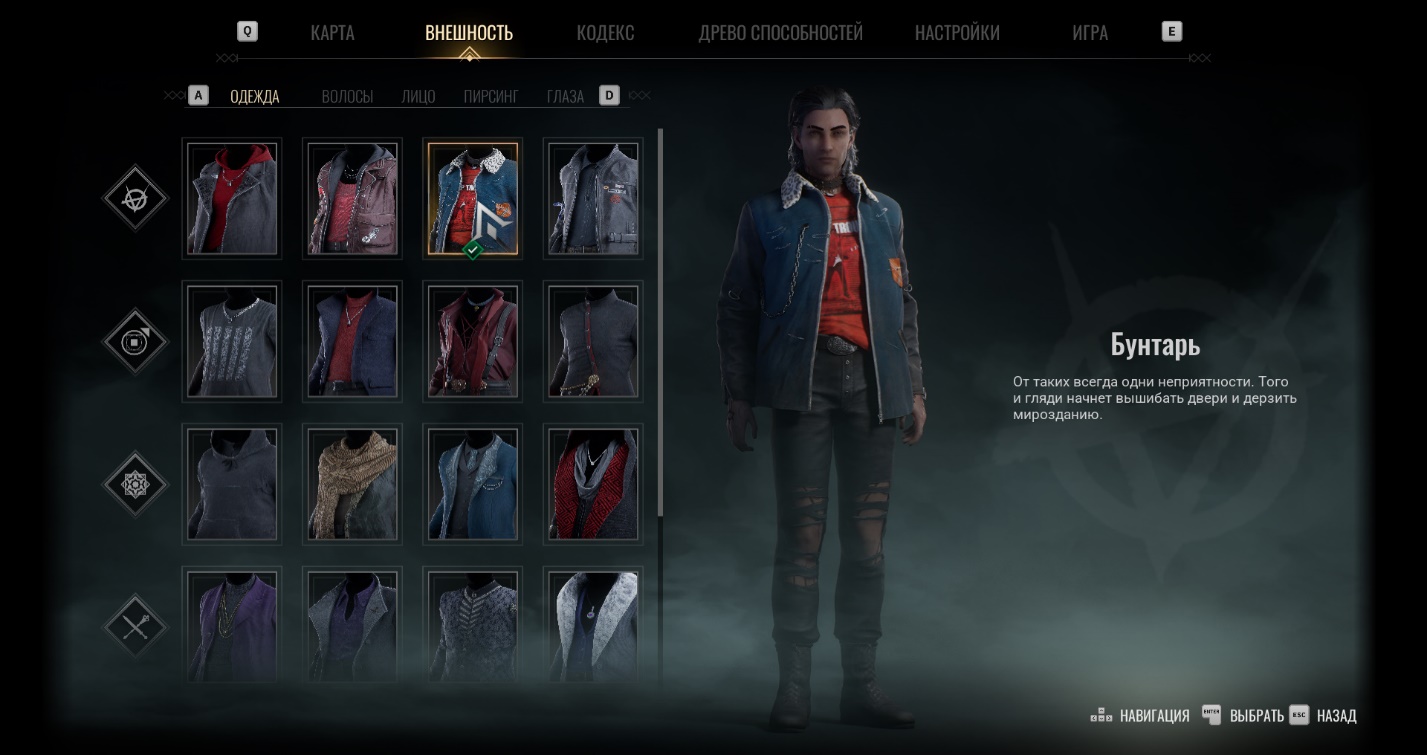
Task: Click the crossed scepter clan icon
Action: pyautogui.click(x=135, y=627)
